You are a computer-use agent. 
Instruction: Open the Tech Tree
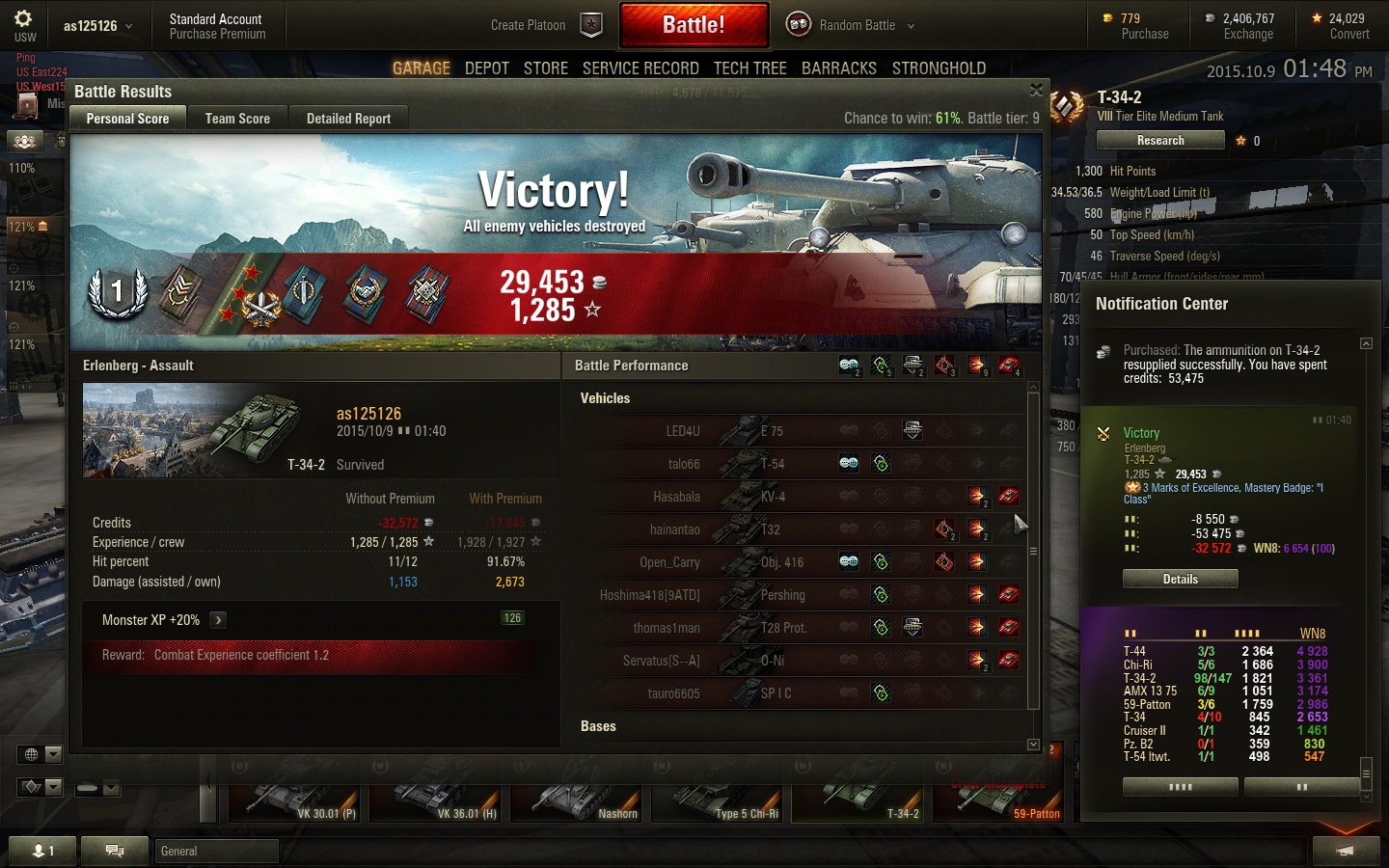(x=749, y=68)
